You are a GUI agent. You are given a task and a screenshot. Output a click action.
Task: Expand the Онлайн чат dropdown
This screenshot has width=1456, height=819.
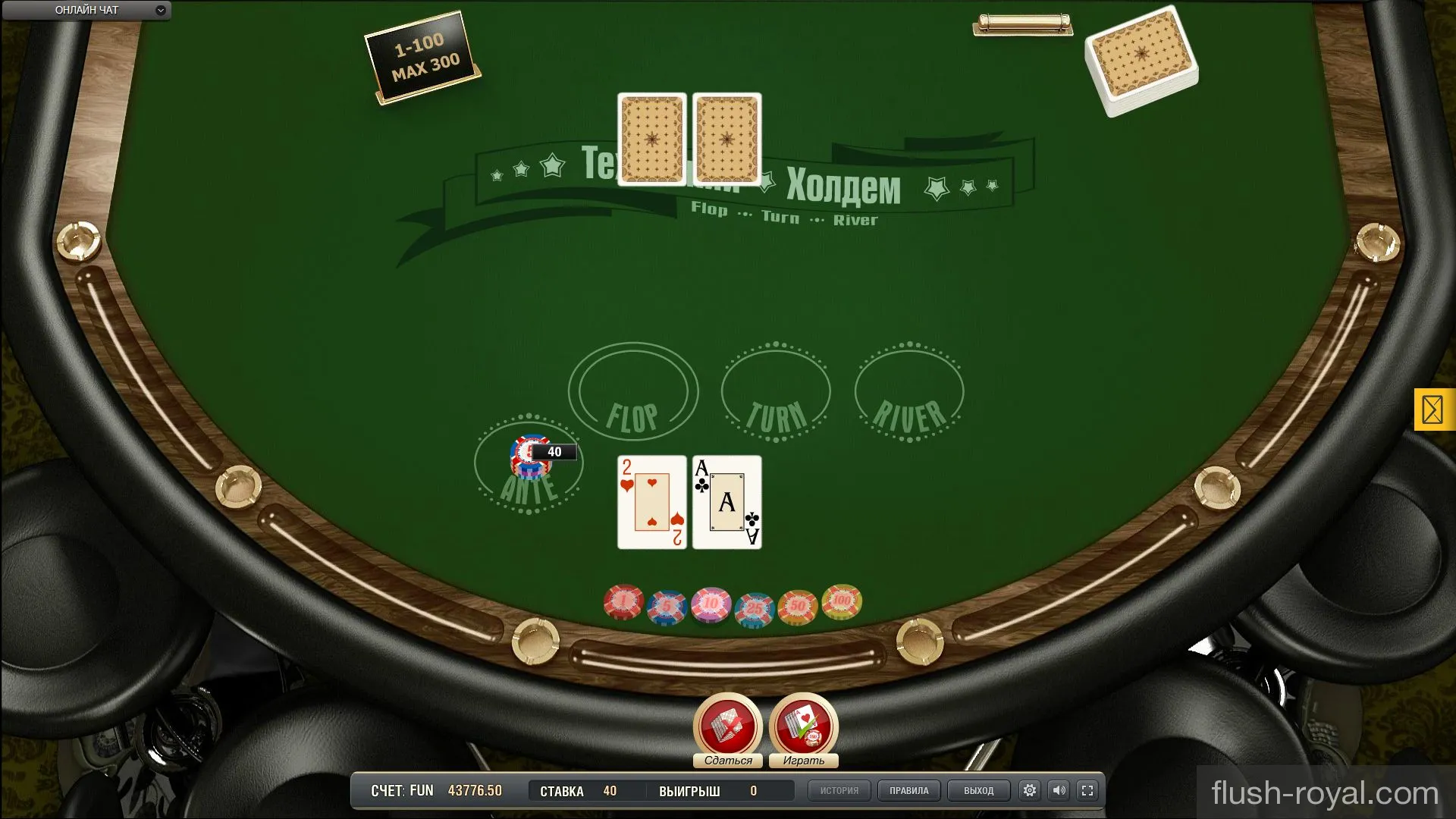pyautogui.click(x=161, y=11)
